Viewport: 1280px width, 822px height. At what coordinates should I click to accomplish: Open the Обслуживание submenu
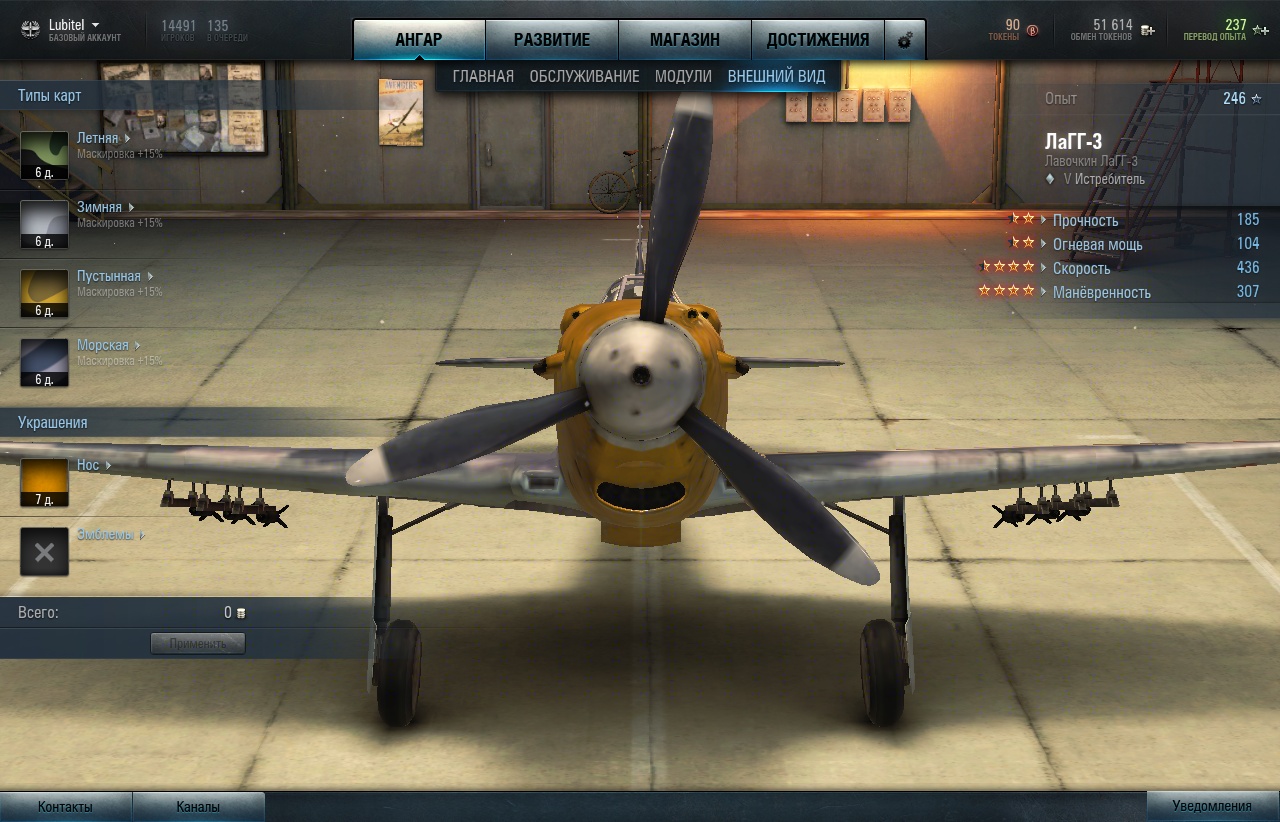tap(584, 76)
